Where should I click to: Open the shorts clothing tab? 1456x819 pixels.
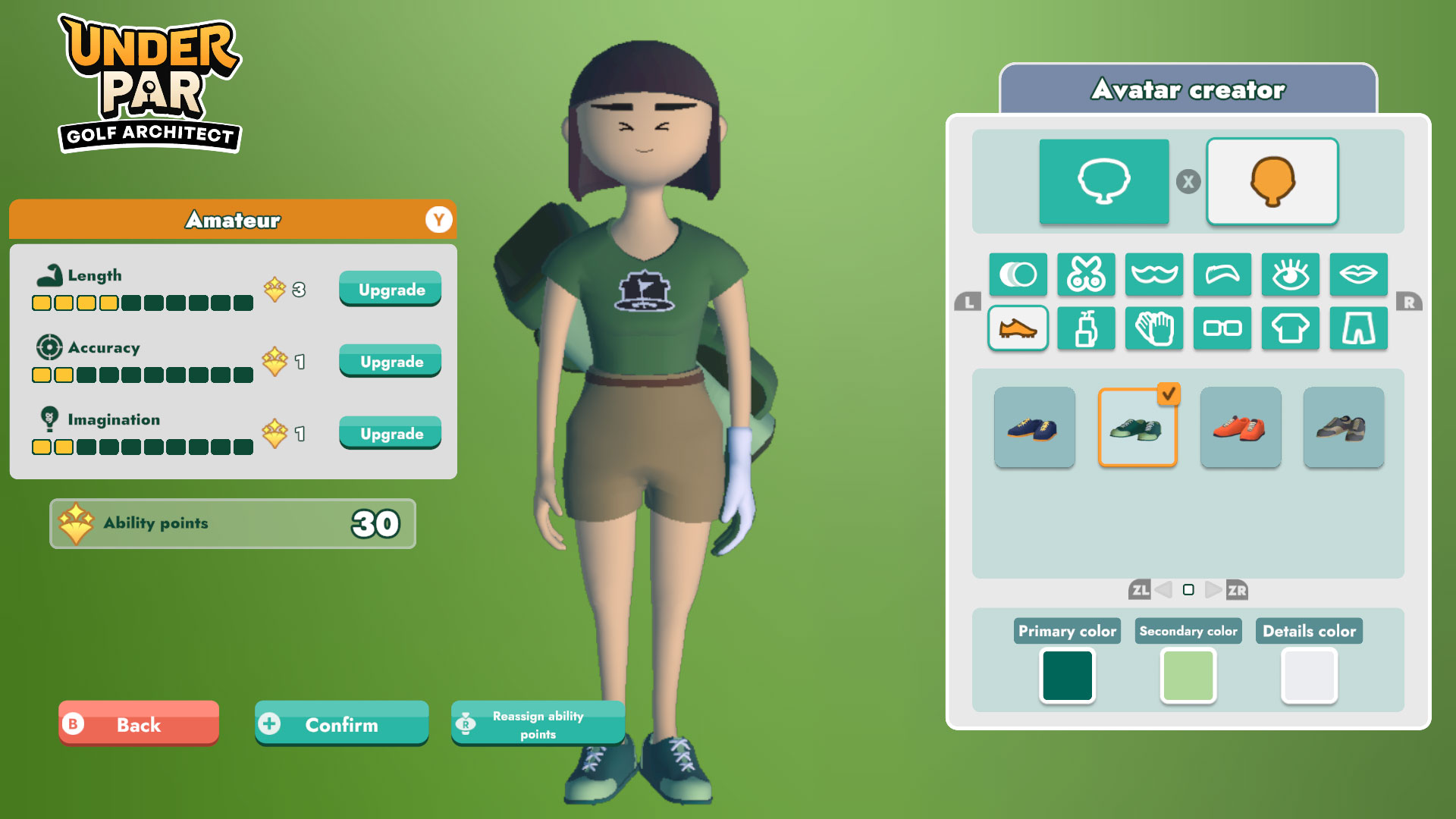[x=1359, y=328]
